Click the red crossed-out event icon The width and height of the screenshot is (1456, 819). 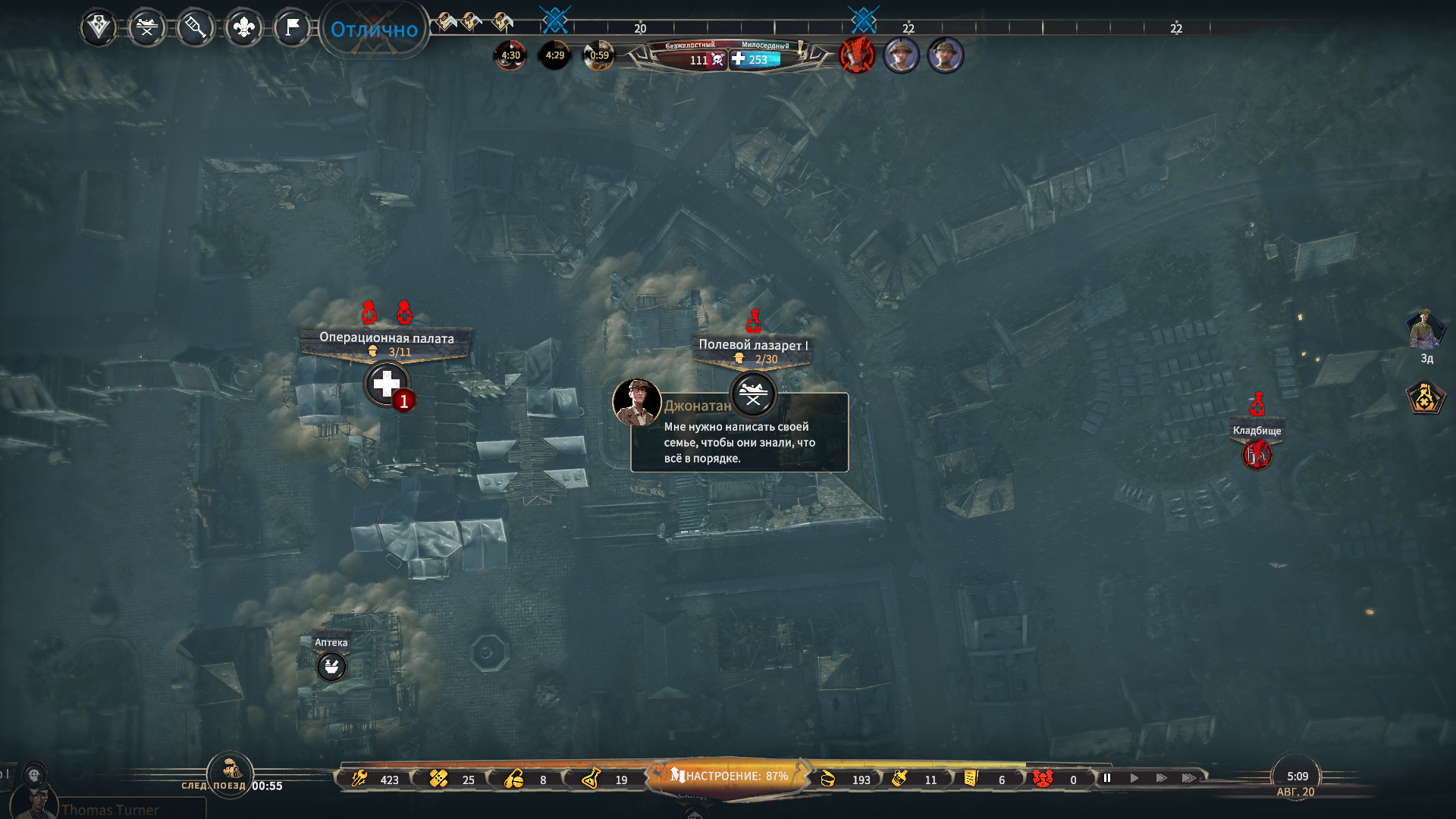point(857,55)
